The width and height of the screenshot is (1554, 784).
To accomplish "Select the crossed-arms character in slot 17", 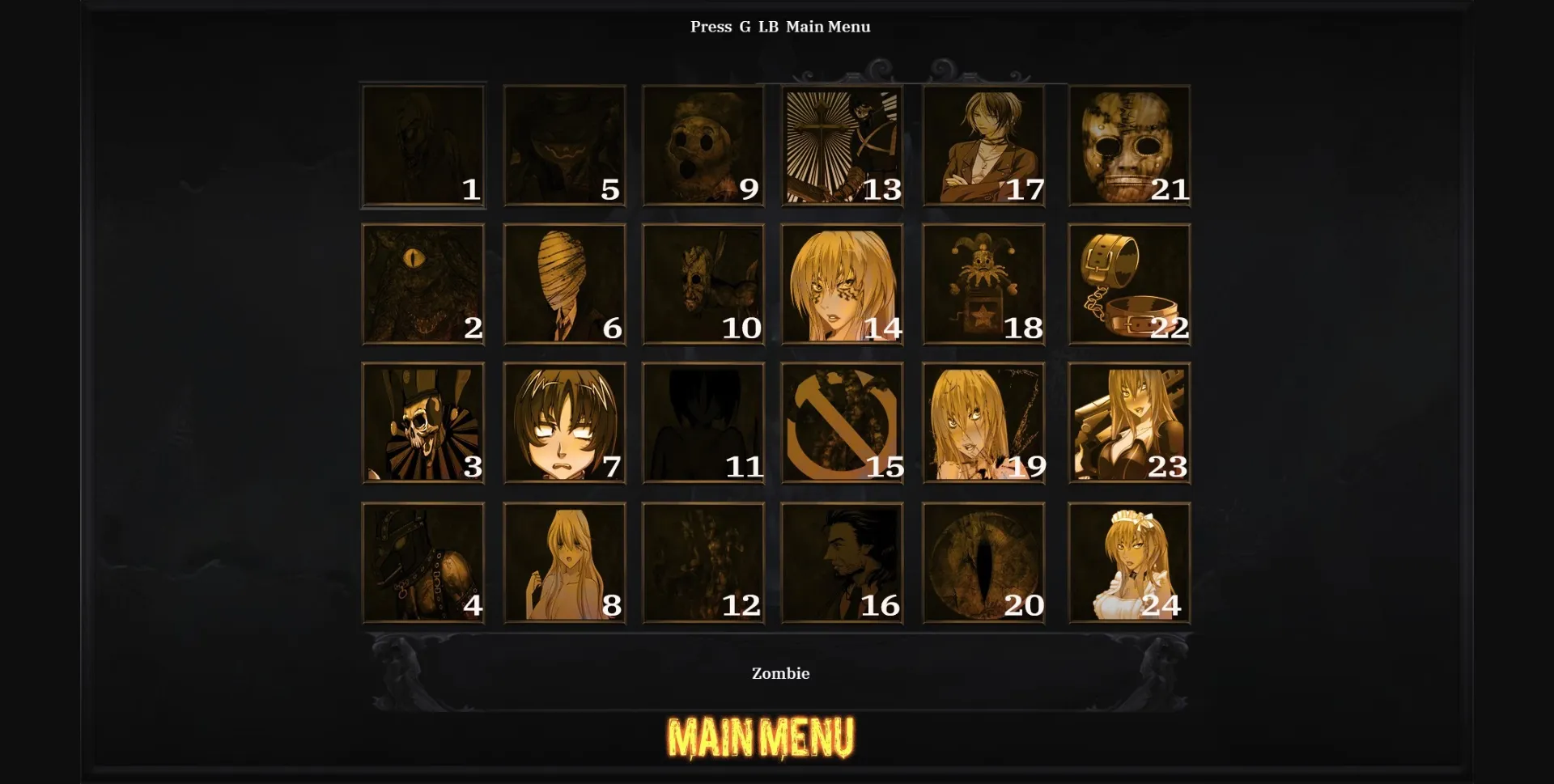I will 983,146.
